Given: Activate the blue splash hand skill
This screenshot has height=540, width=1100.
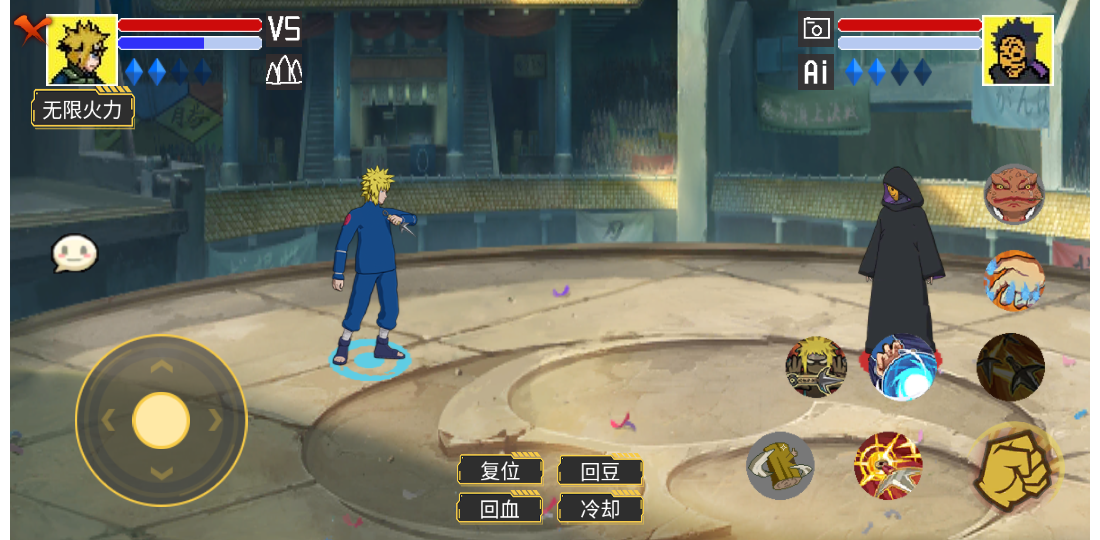Looking at the screenshot, I should coord(1014,281).
